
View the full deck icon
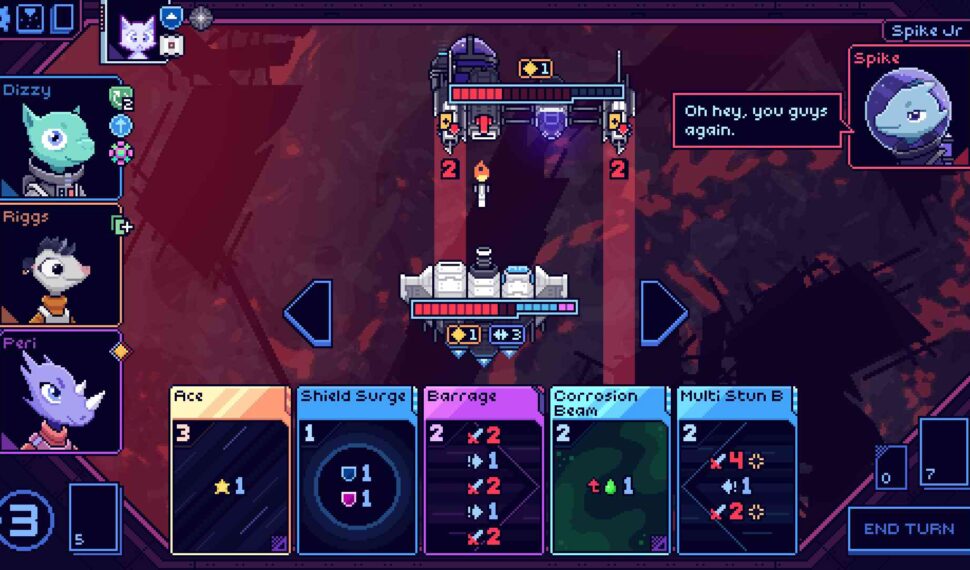tap(63, 17)
